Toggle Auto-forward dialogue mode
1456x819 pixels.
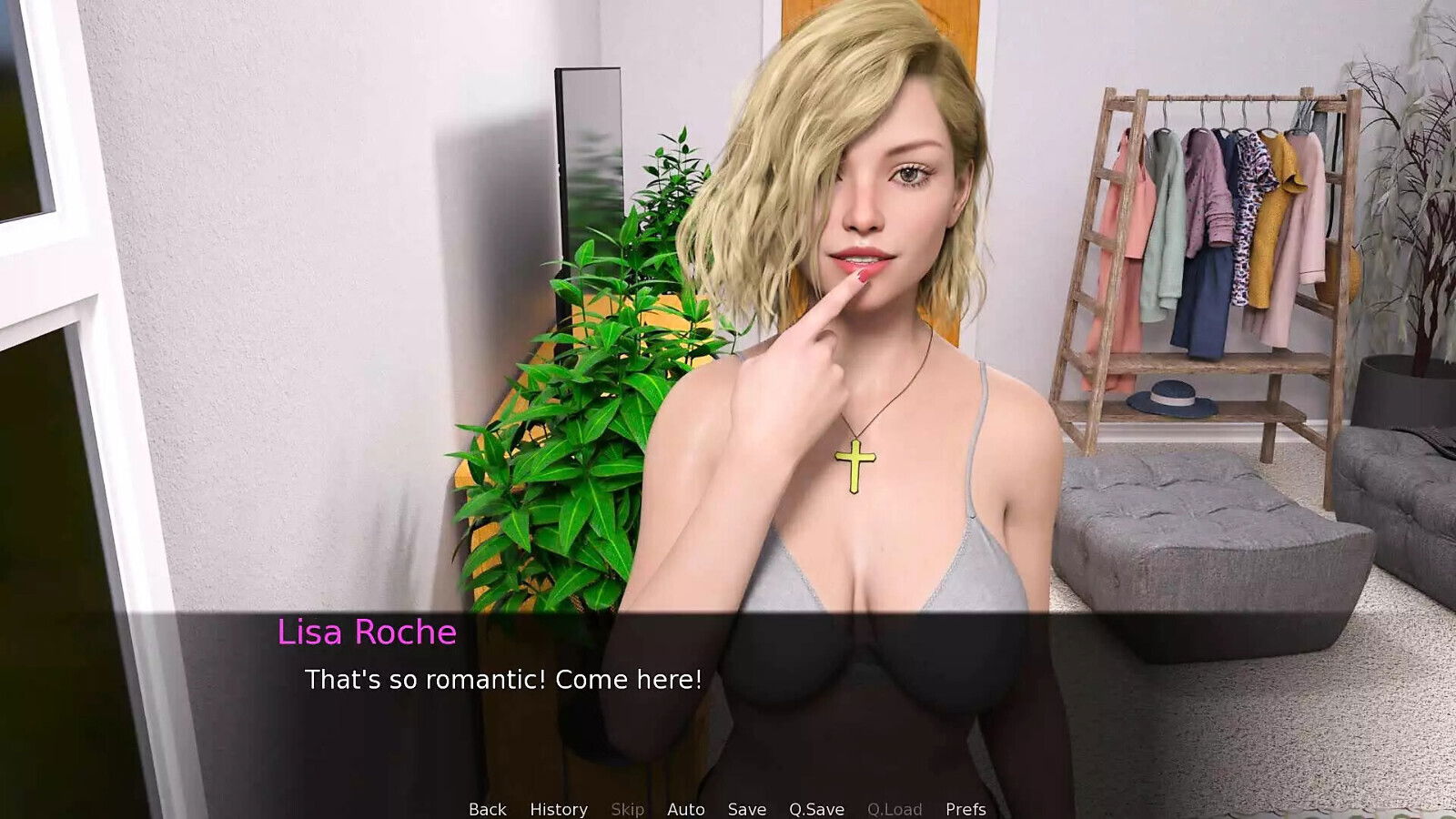click(x=685, y=809)
